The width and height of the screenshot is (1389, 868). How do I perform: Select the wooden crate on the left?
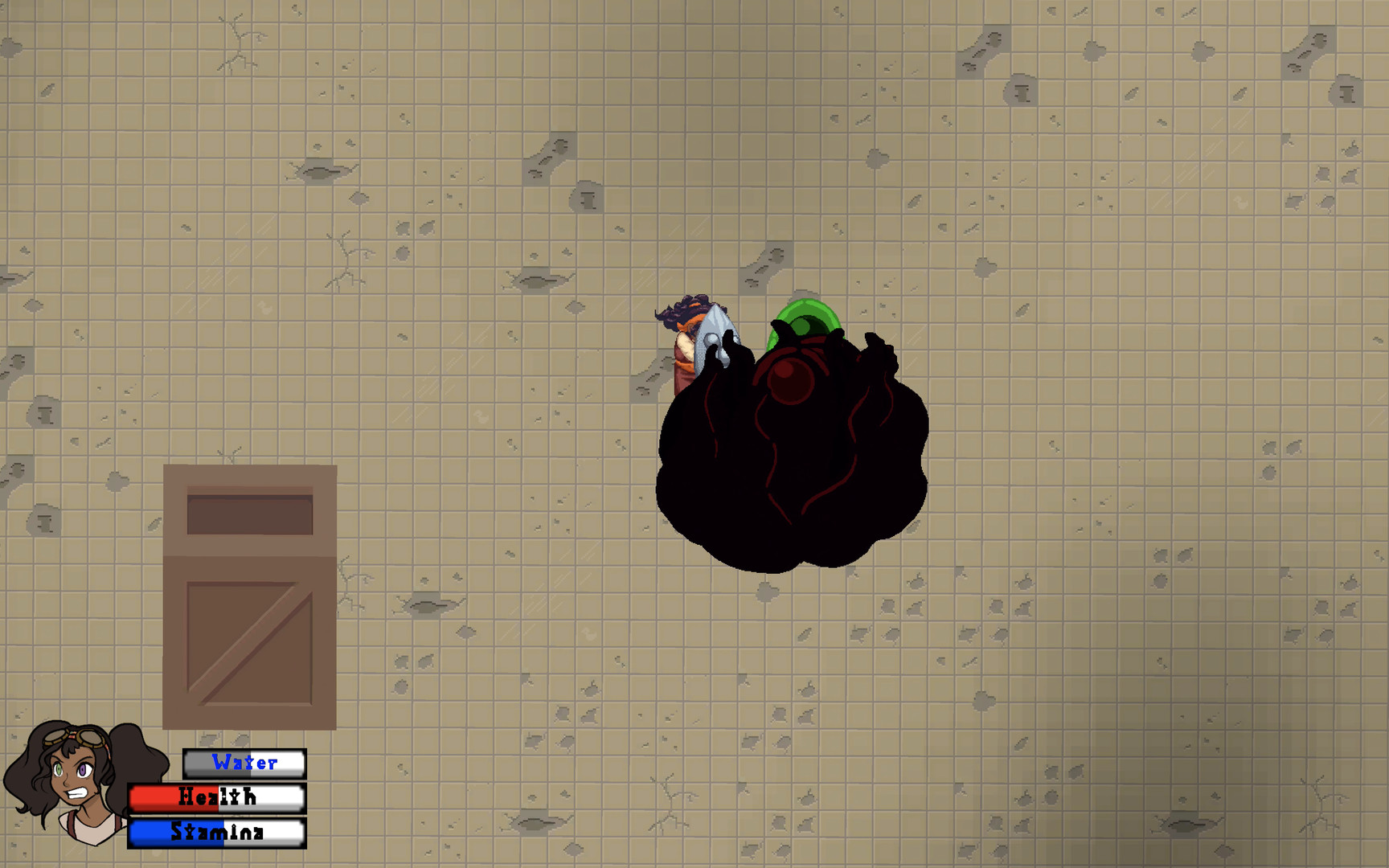tap(249, 595)
